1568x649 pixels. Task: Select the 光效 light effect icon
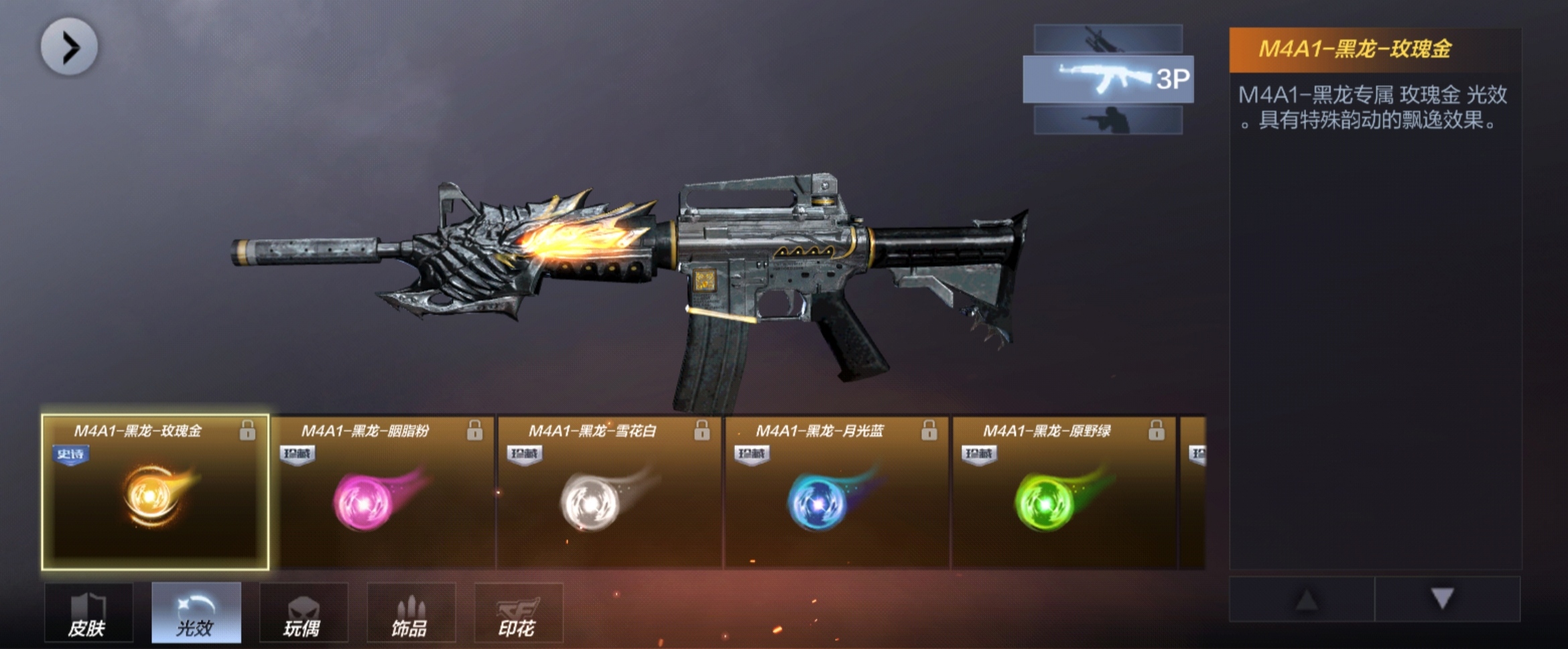coord(196,613)
